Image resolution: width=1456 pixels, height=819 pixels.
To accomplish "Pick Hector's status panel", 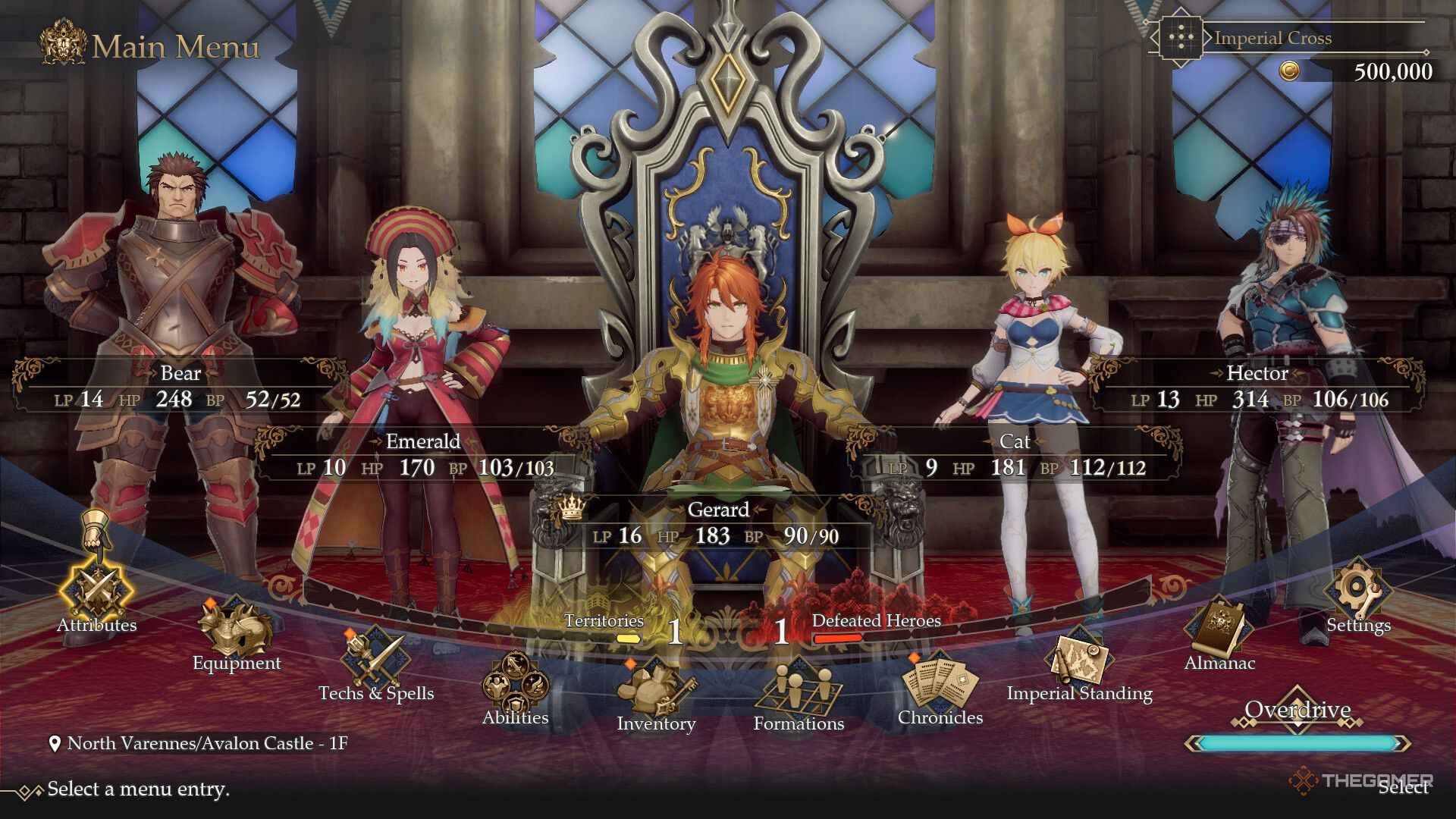I will click(x=1257, y=387).
